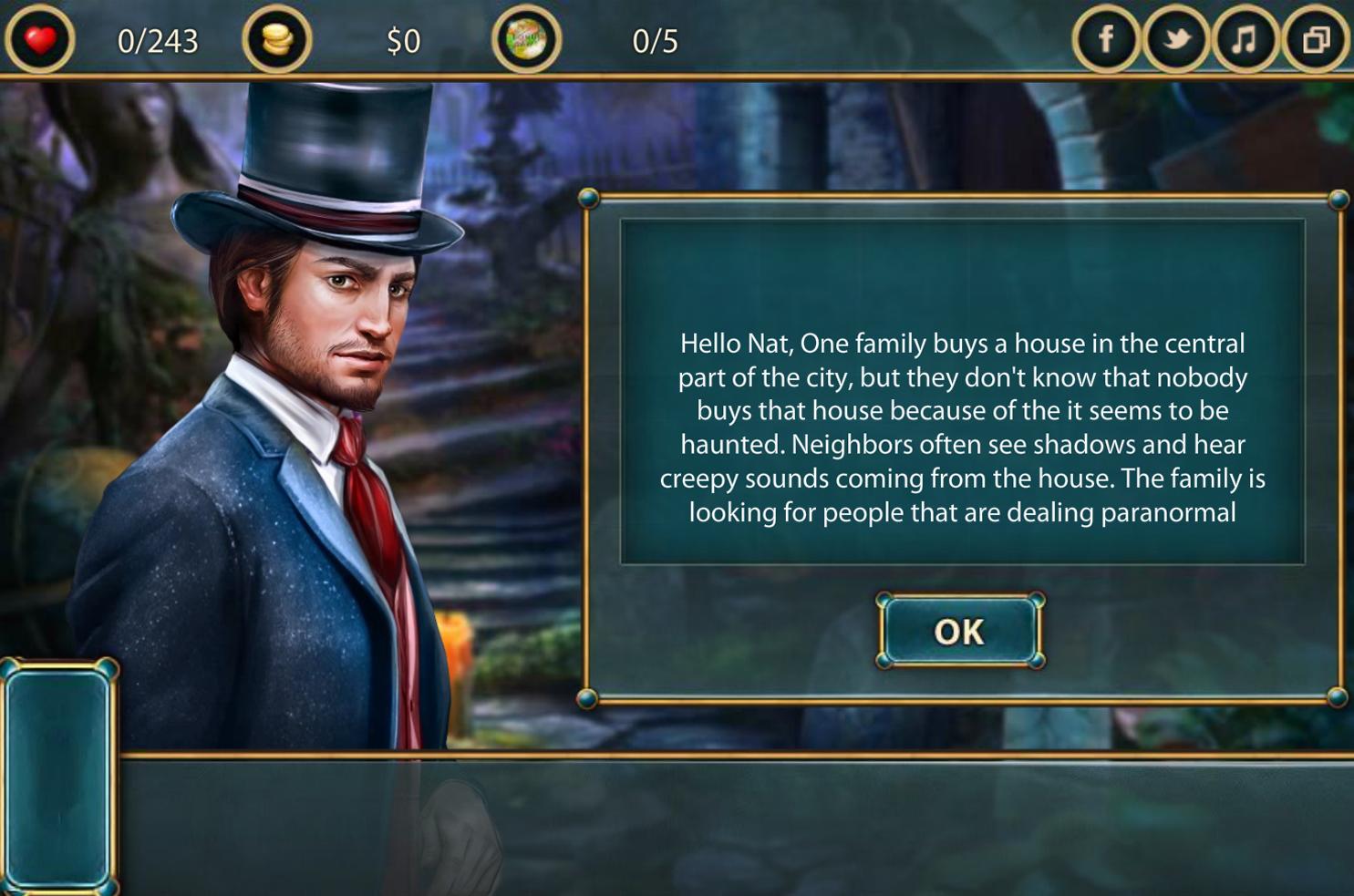Mute game audio via the music button
1354x896 pixels.
click(x=1244, y=39)
